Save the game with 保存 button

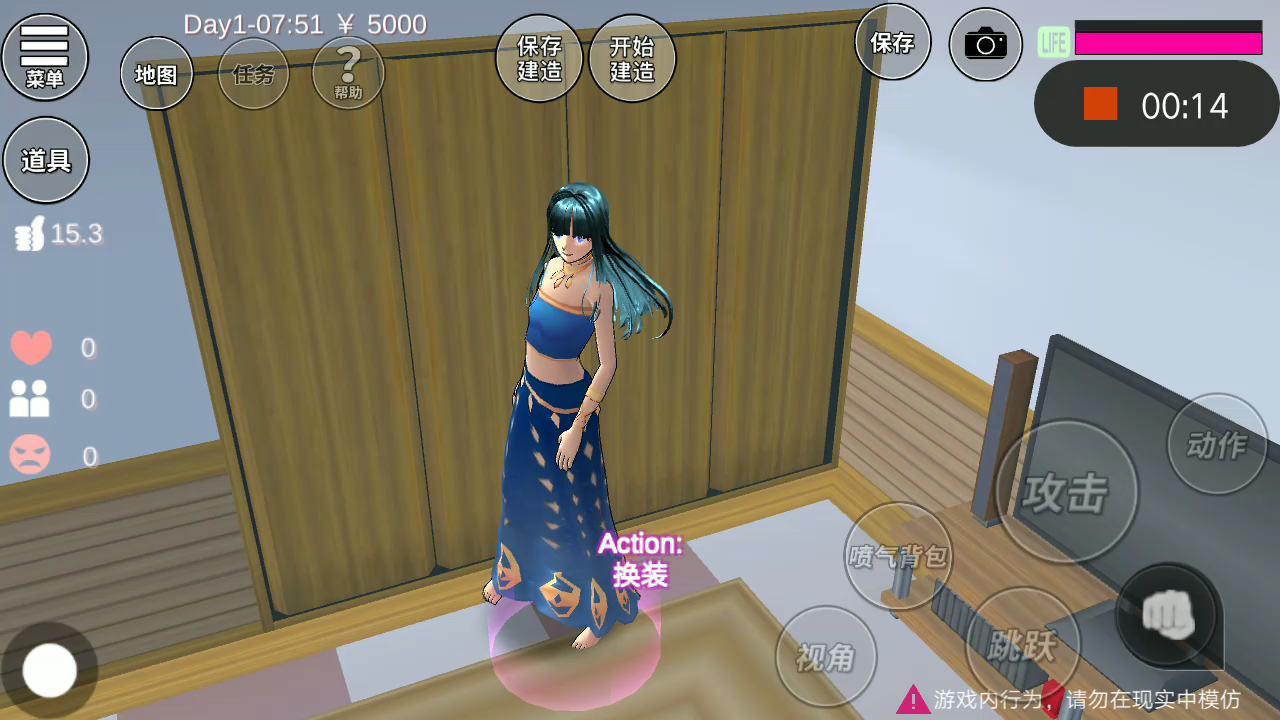click(x=892, y=42)
